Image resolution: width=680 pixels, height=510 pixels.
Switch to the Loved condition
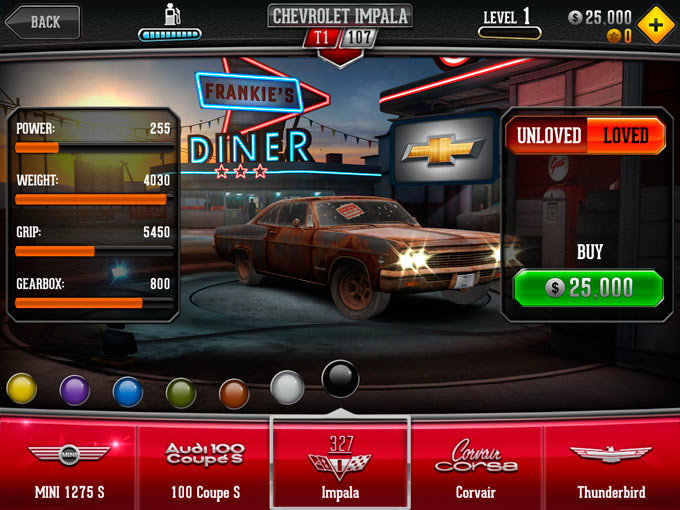coord(626,136)
